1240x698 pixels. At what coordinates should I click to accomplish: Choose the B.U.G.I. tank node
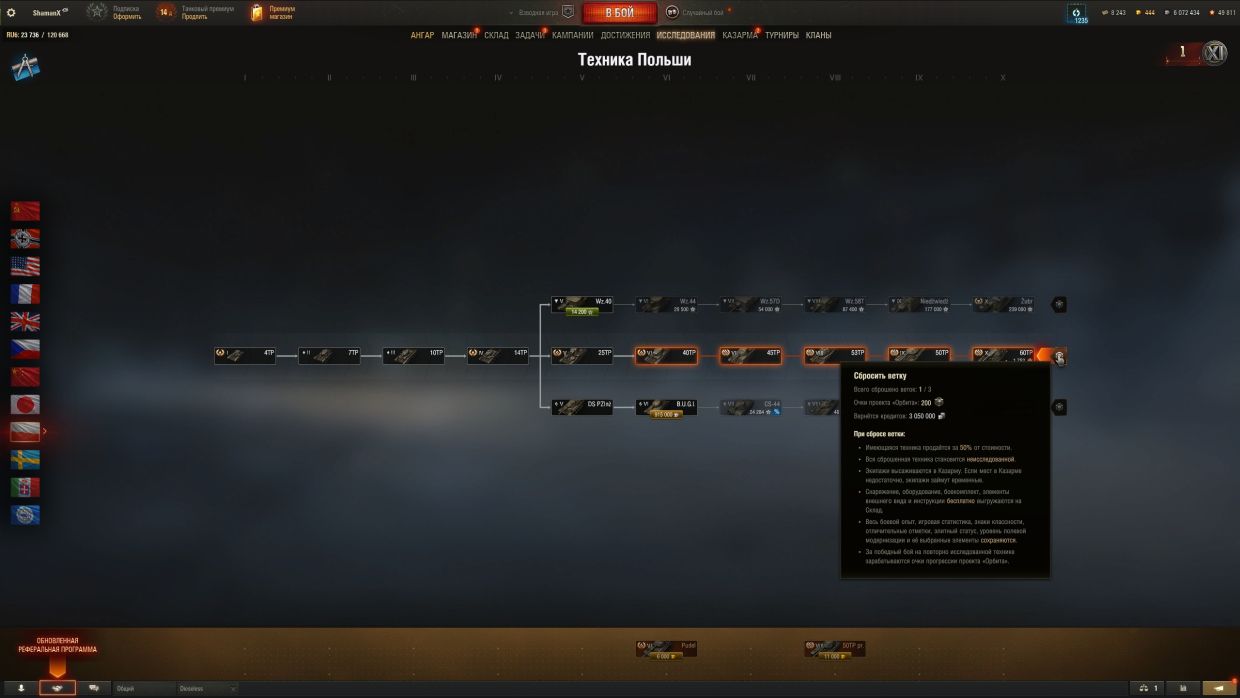coord(666,406)
